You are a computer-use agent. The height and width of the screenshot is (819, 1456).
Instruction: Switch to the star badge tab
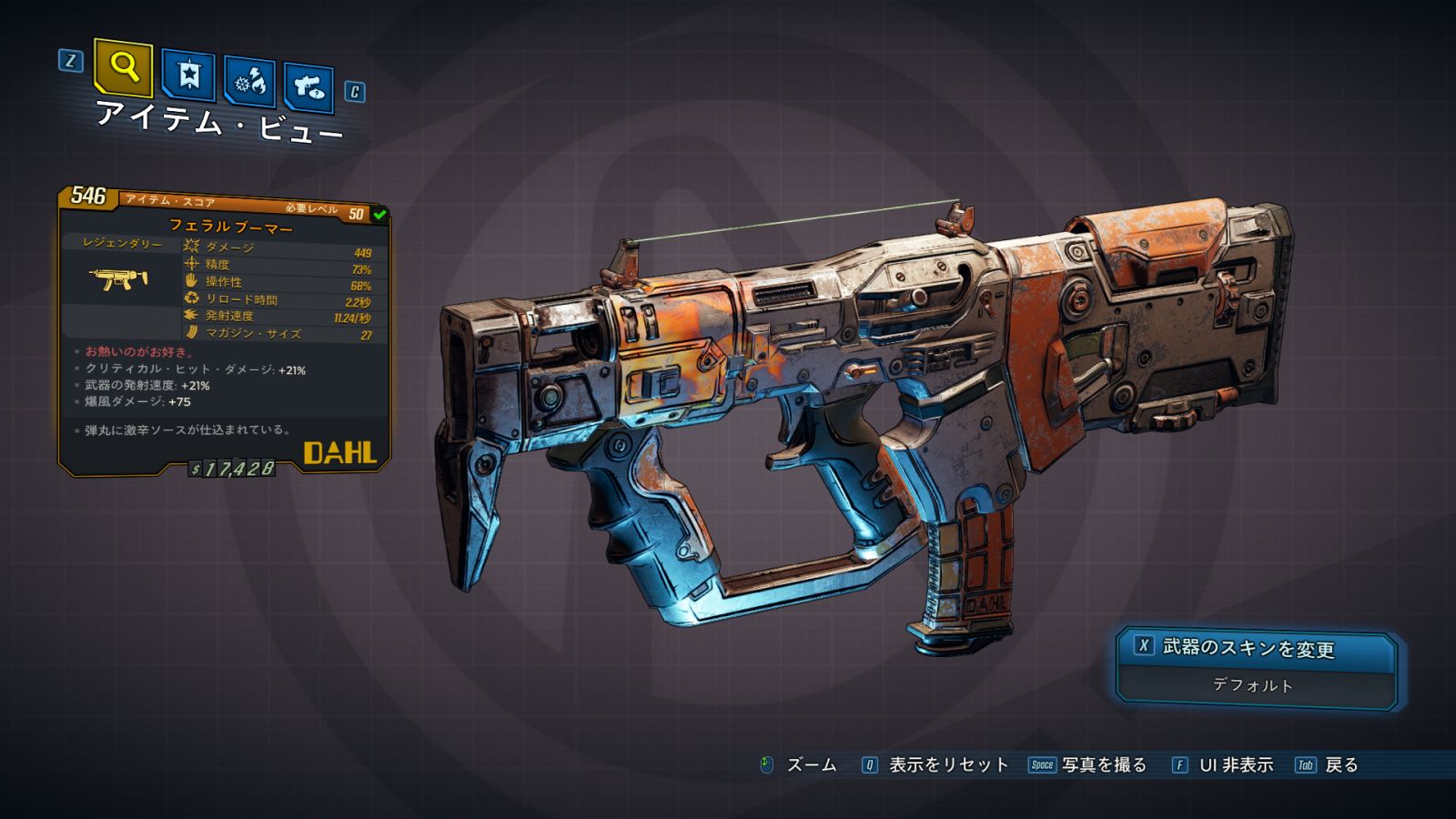point(188,75)
